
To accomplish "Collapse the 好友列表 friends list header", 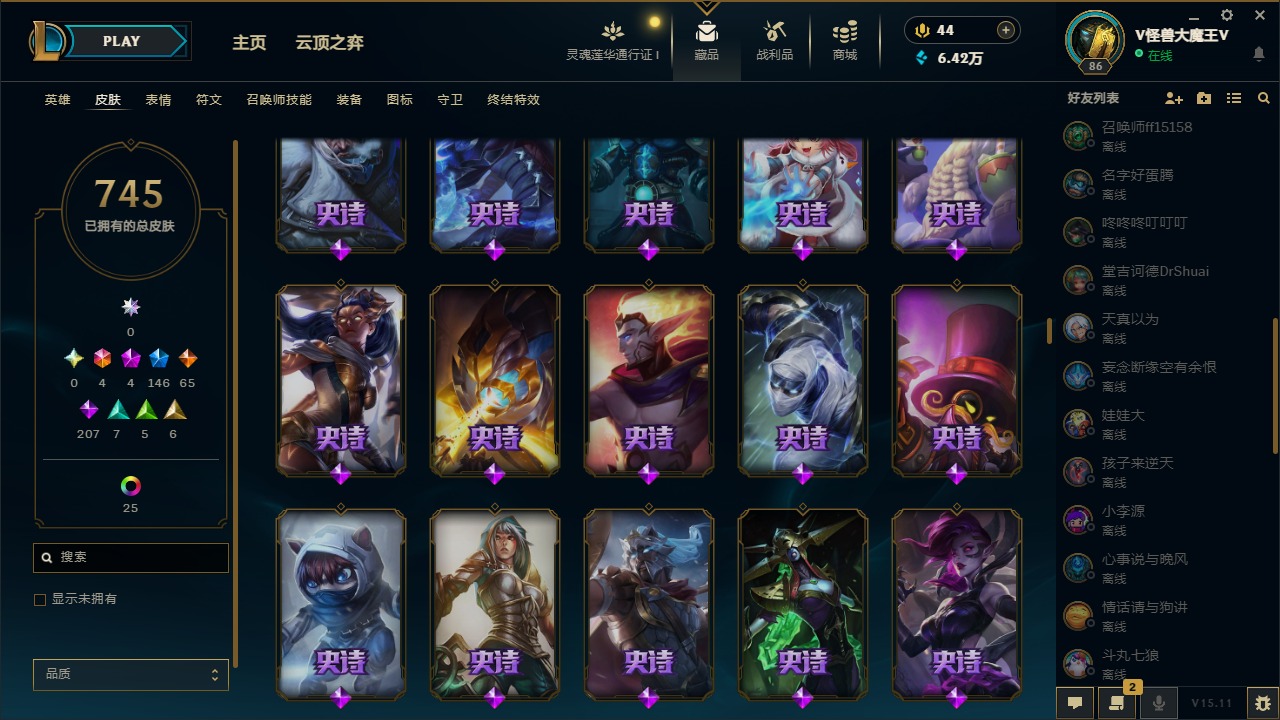I will coord(1092,98).
